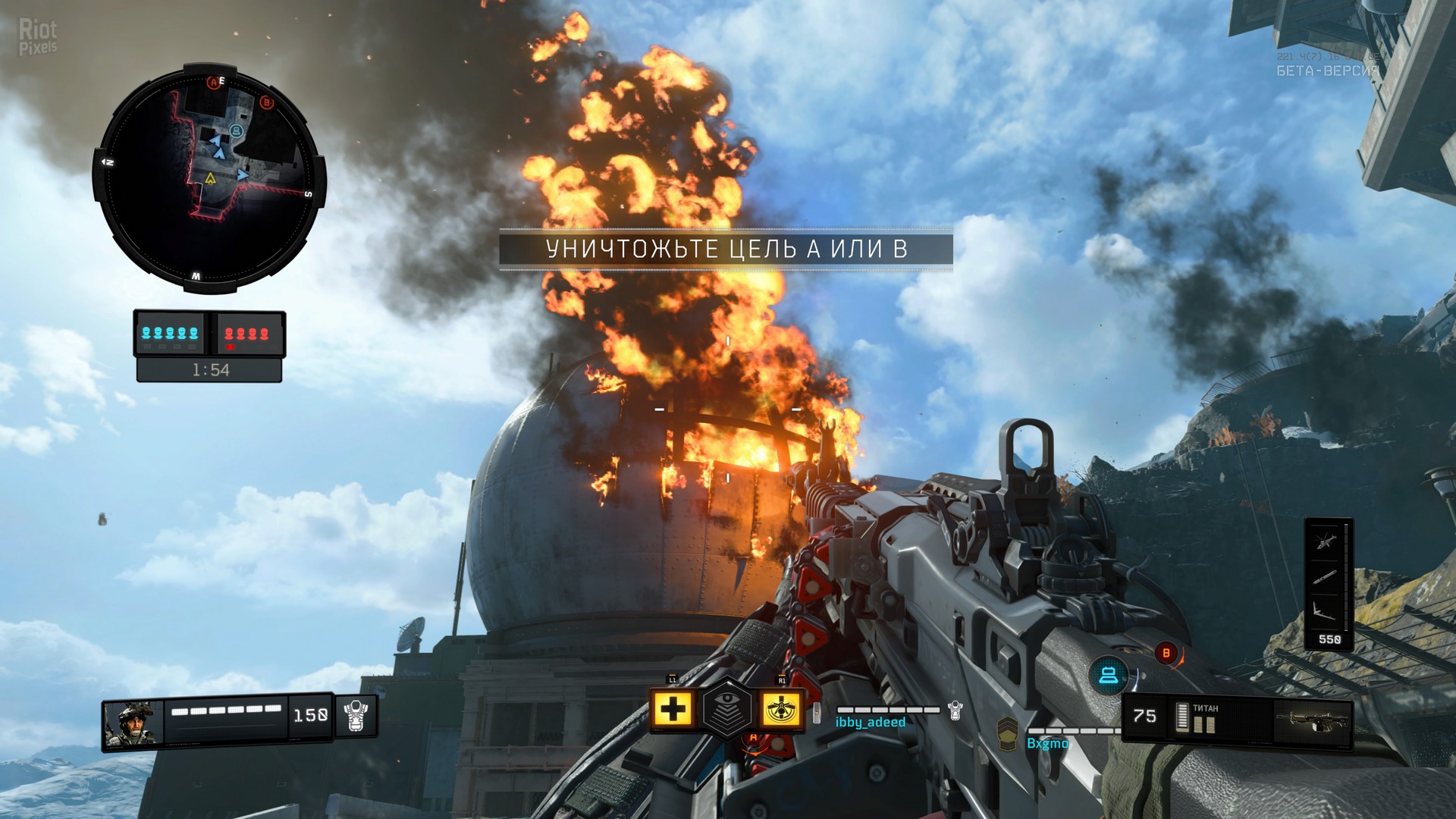Click the yellow player arrow on the minimap
This screenshot has height=819, width=1456.
(x=210, y=178)
